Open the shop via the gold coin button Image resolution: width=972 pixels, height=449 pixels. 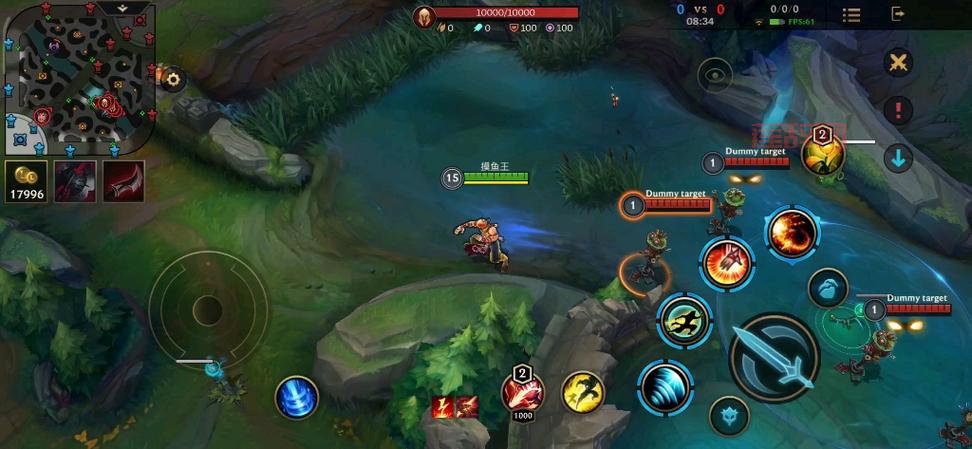pyautogui.click(x=26, y=181)
